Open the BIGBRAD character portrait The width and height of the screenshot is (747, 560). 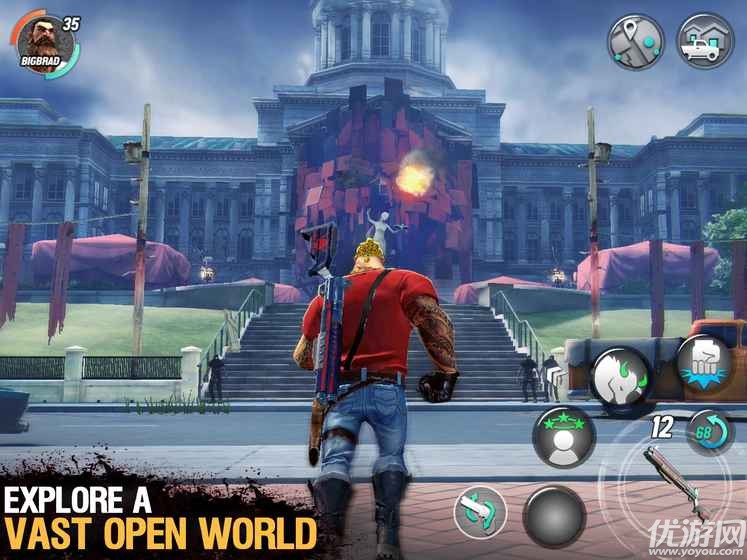pyautogui.click(x=43, y=42)
